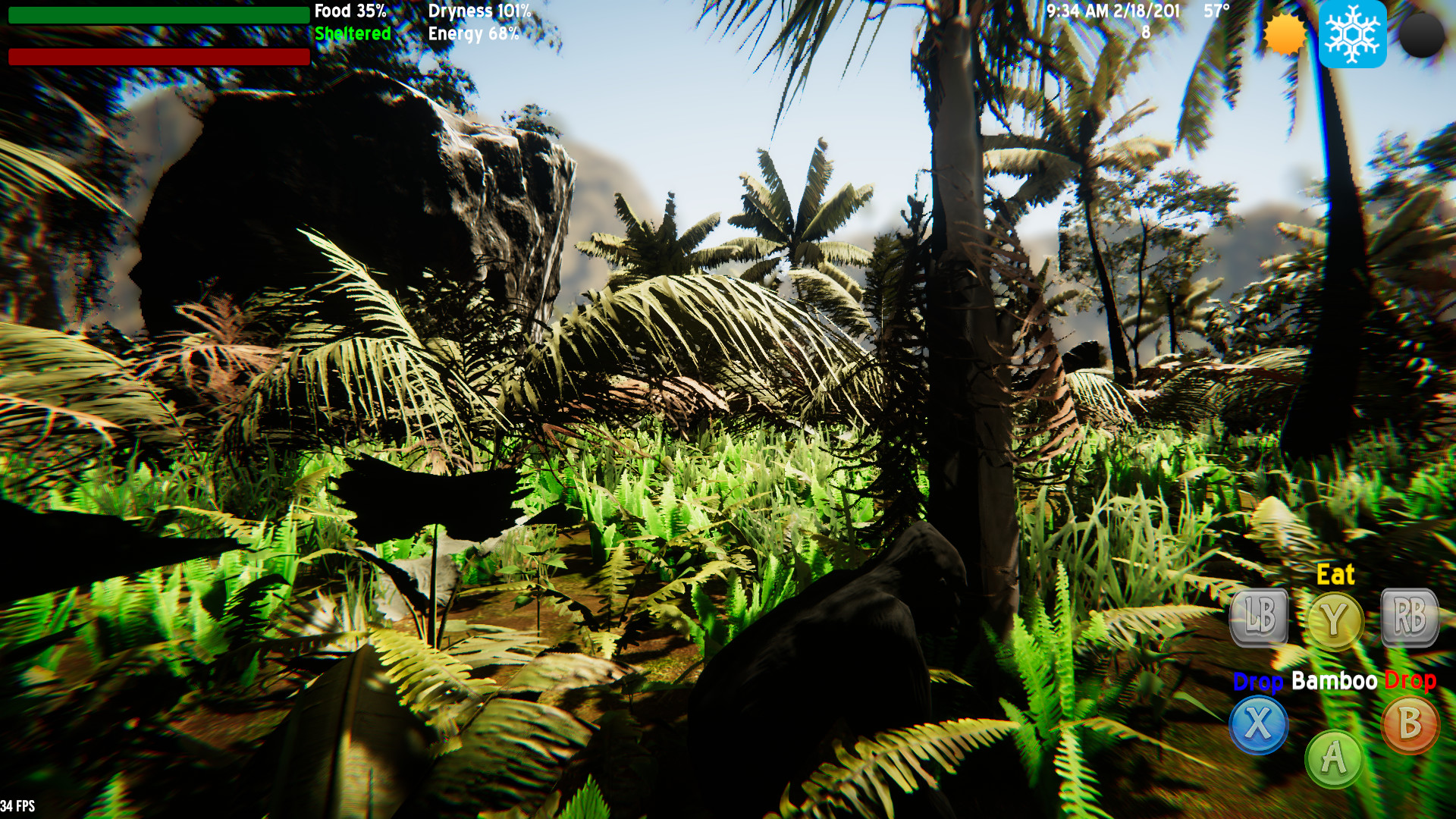
Task: Toggle the Energy 68% stat readout
Action: [x=474, y=33]
